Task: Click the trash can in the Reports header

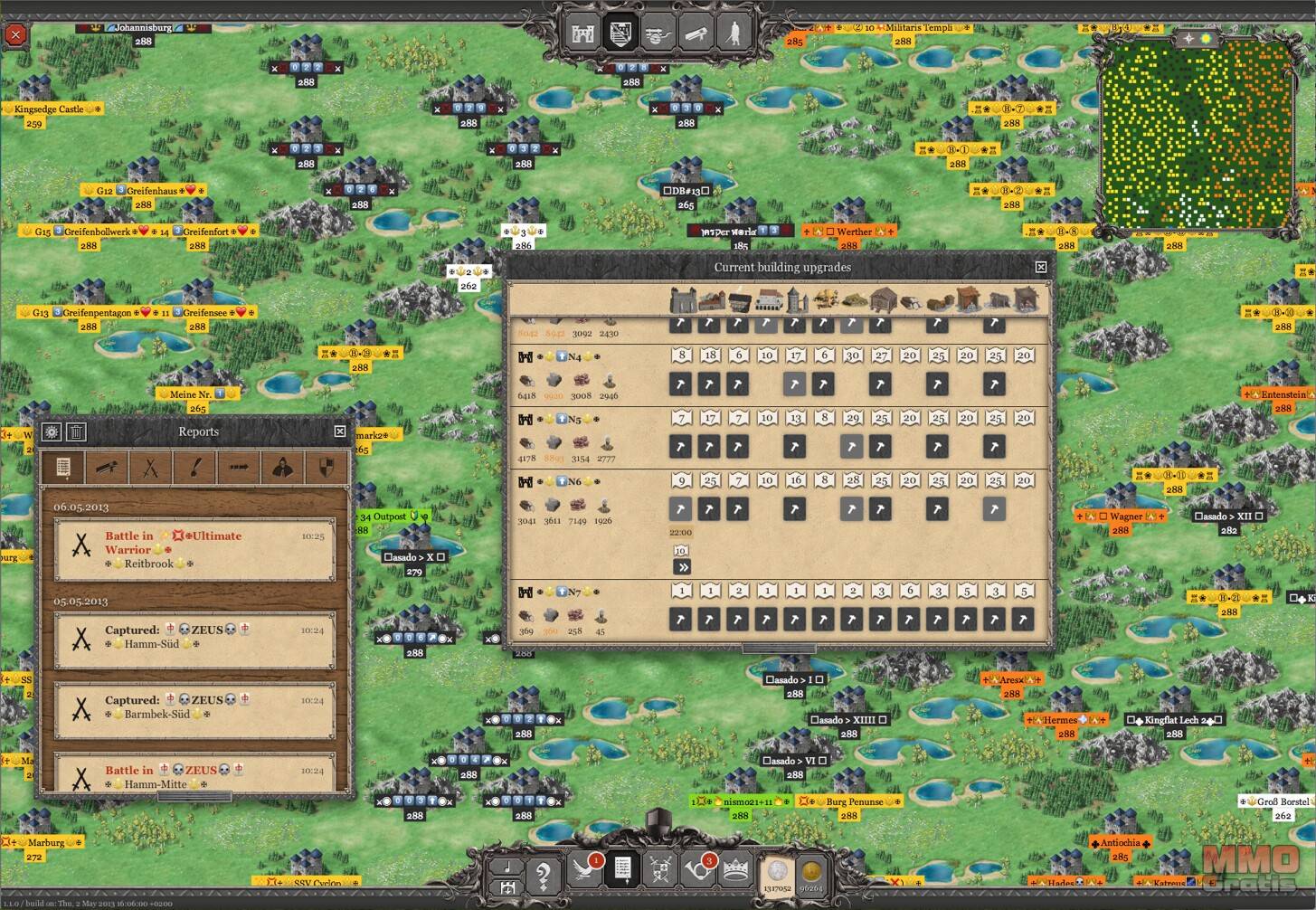Action: 77,432
